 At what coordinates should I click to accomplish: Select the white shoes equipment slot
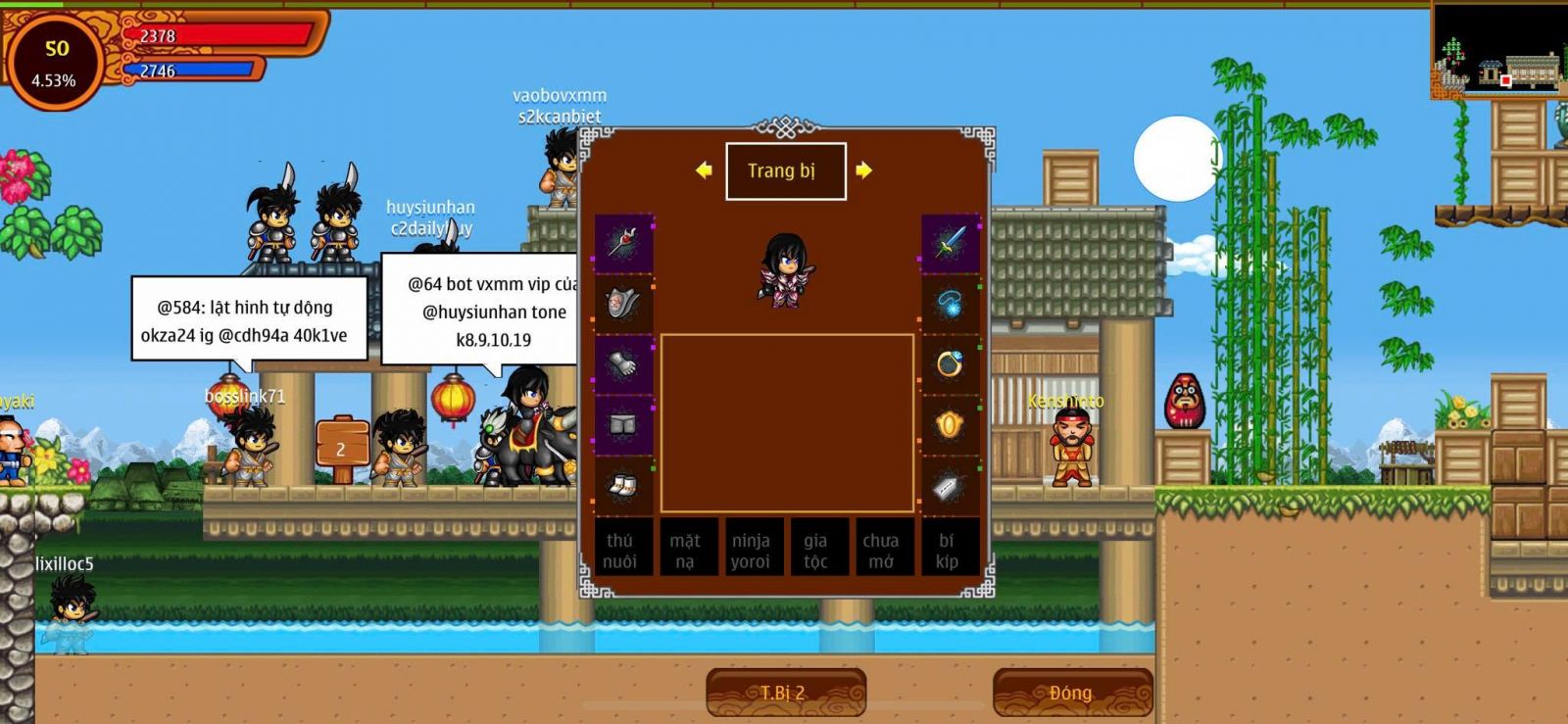(623, 485)
